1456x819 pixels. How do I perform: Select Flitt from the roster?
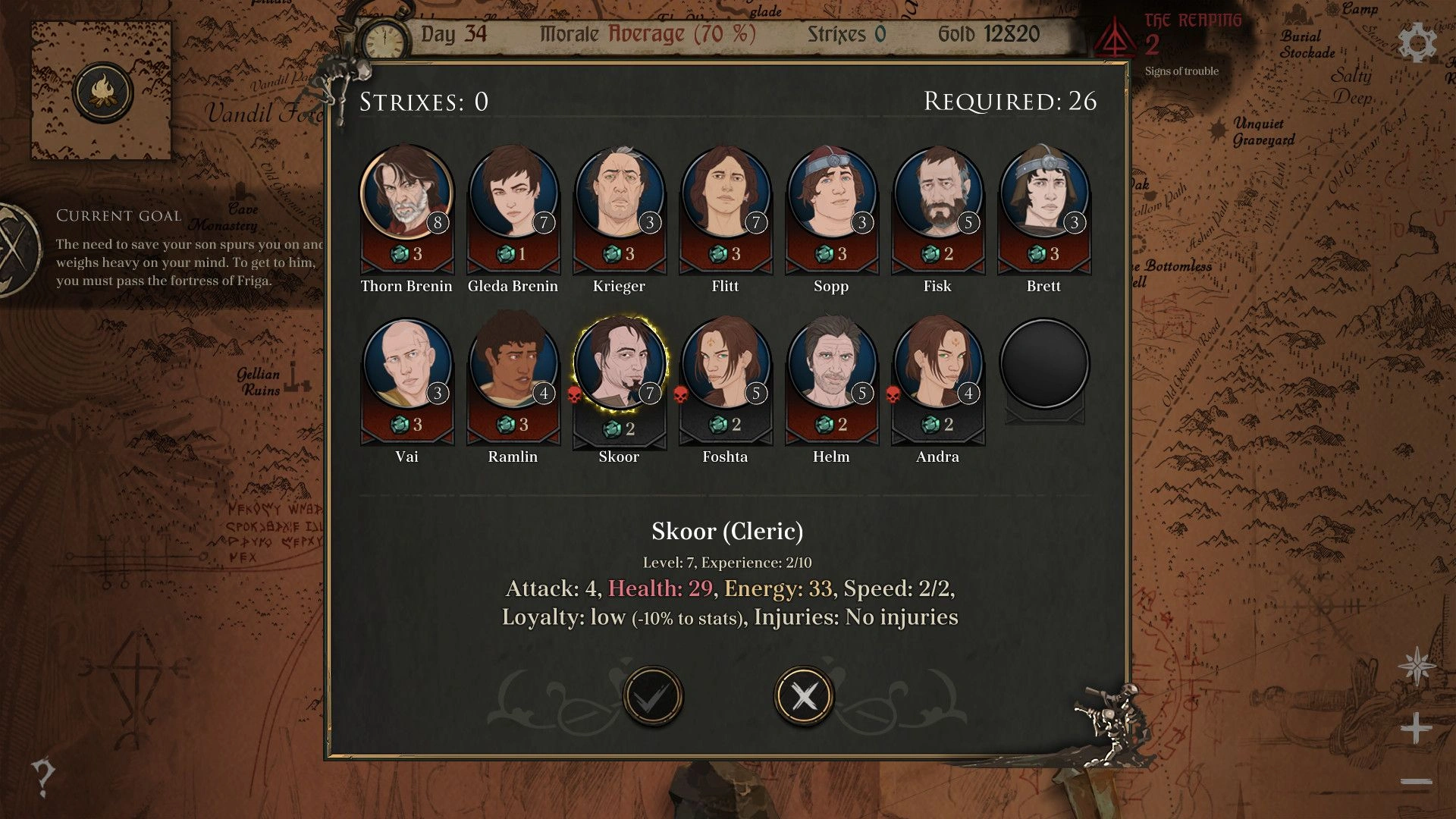[726, 193]
